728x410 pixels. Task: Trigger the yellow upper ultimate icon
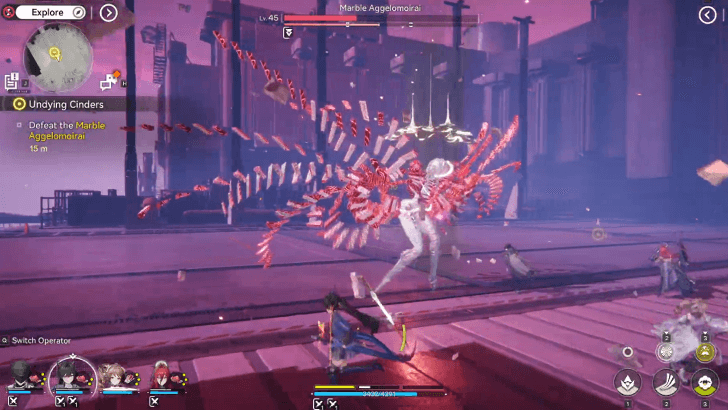pyautogui.click(x=704, y=350)
